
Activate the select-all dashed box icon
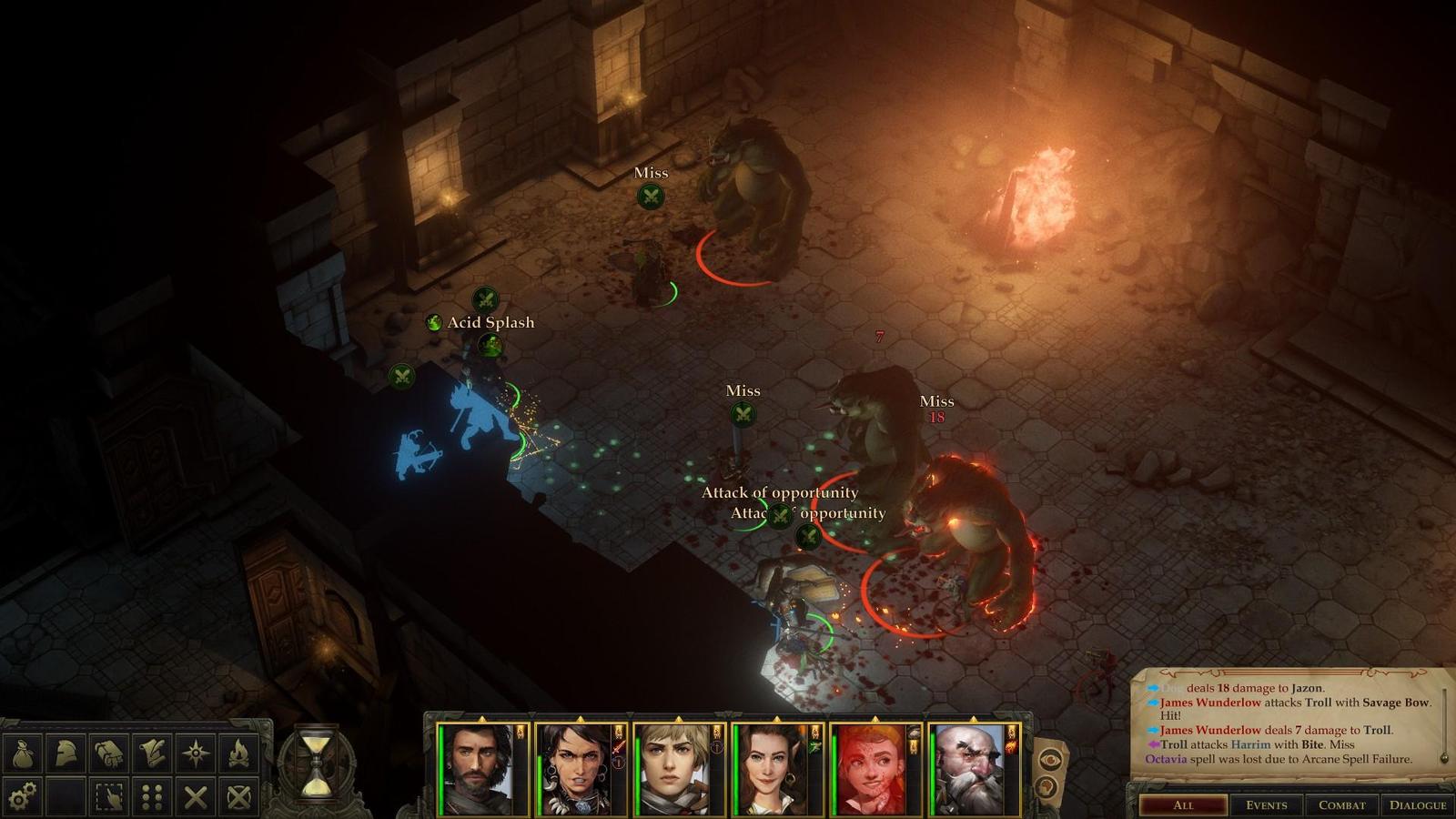tap(109, 797)
